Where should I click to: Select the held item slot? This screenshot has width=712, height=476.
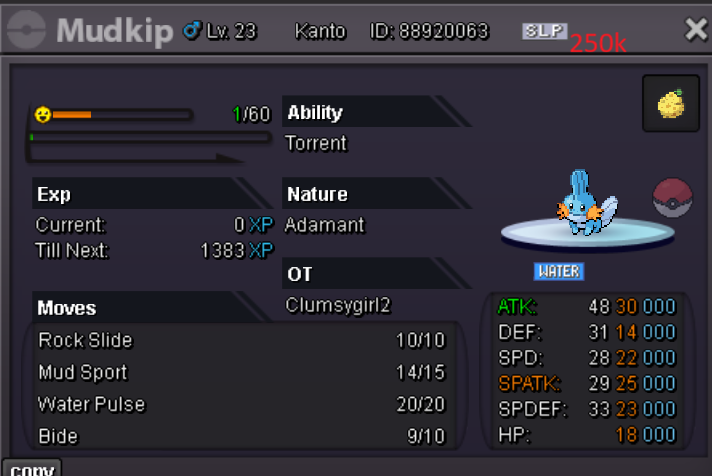coord(671,104)
